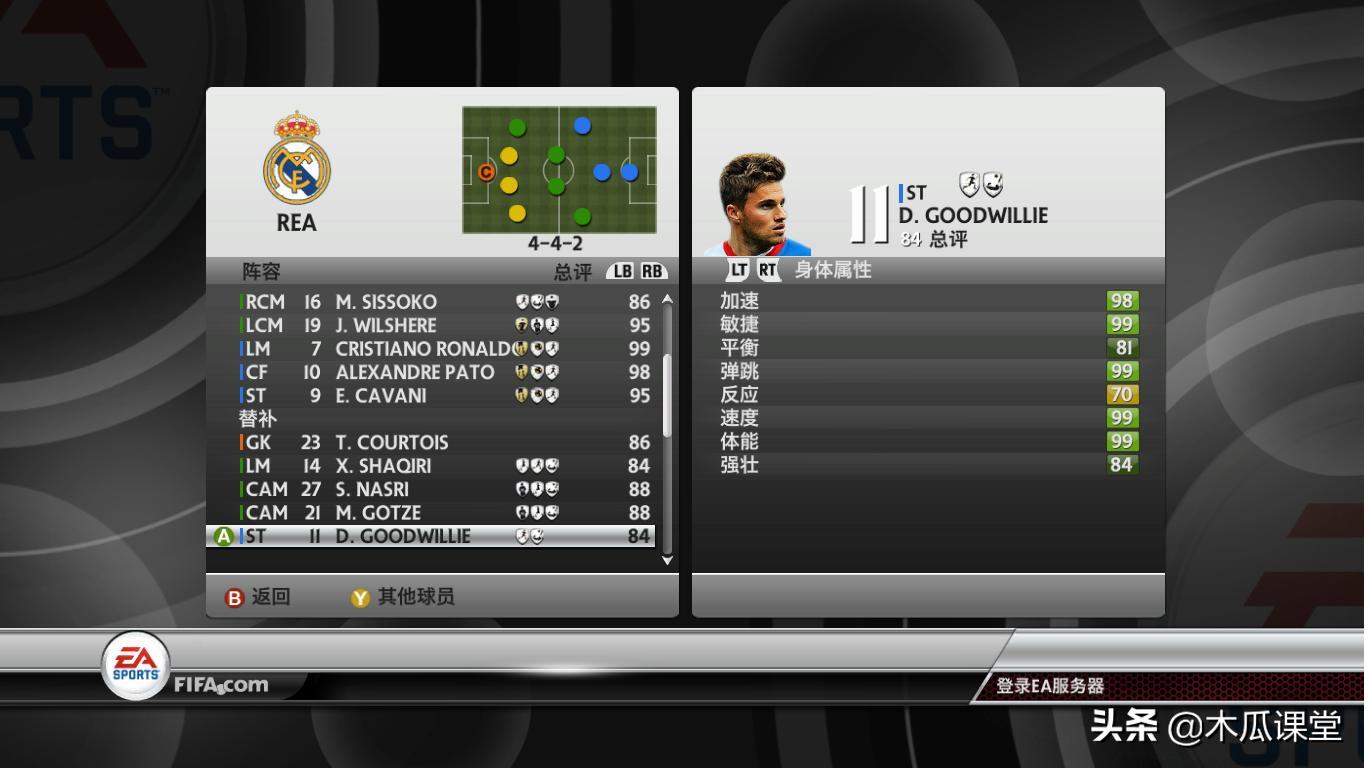Log in via 登录EA服务器 banner
1367x768 pixels.
tap(1050, 686)
